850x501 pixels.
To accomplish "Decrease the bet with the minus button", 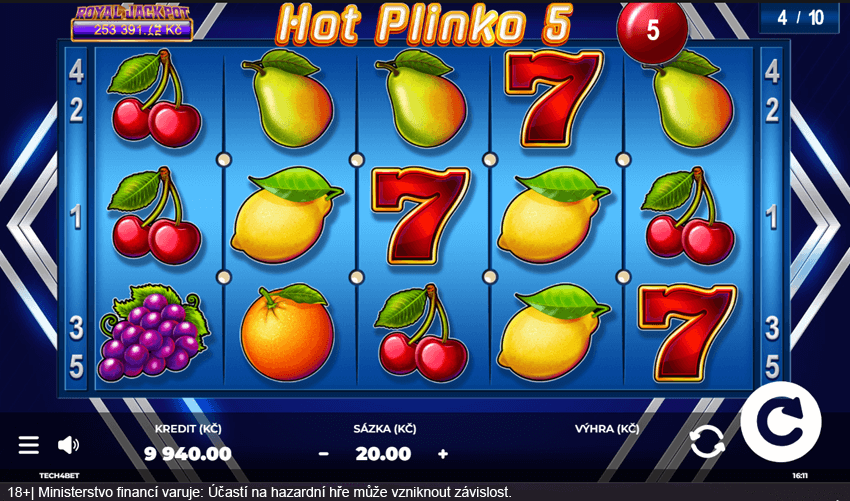I will tap(323, 453).
